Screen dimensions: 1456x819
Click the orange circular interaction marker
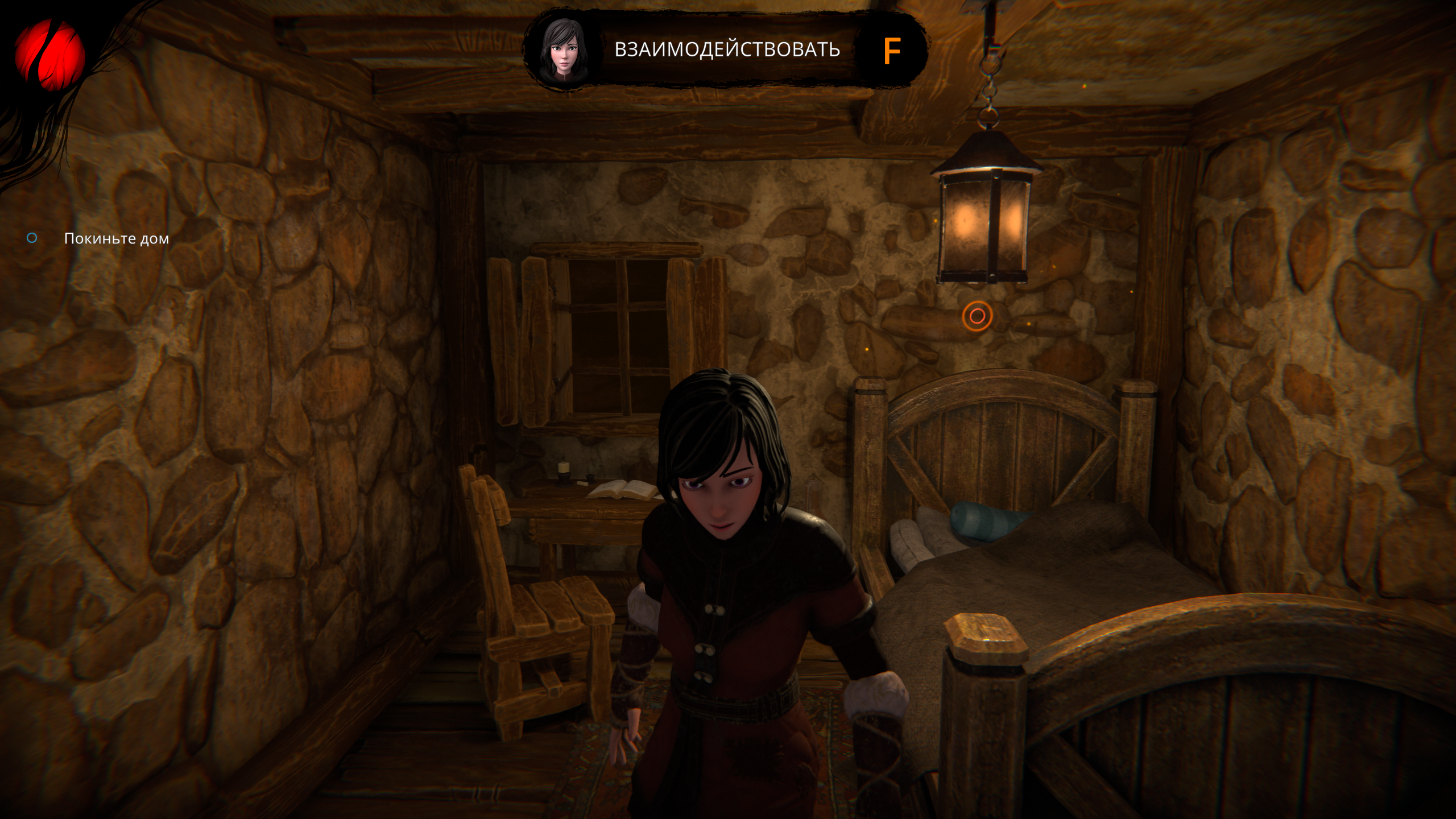click(x=977, y=316)
